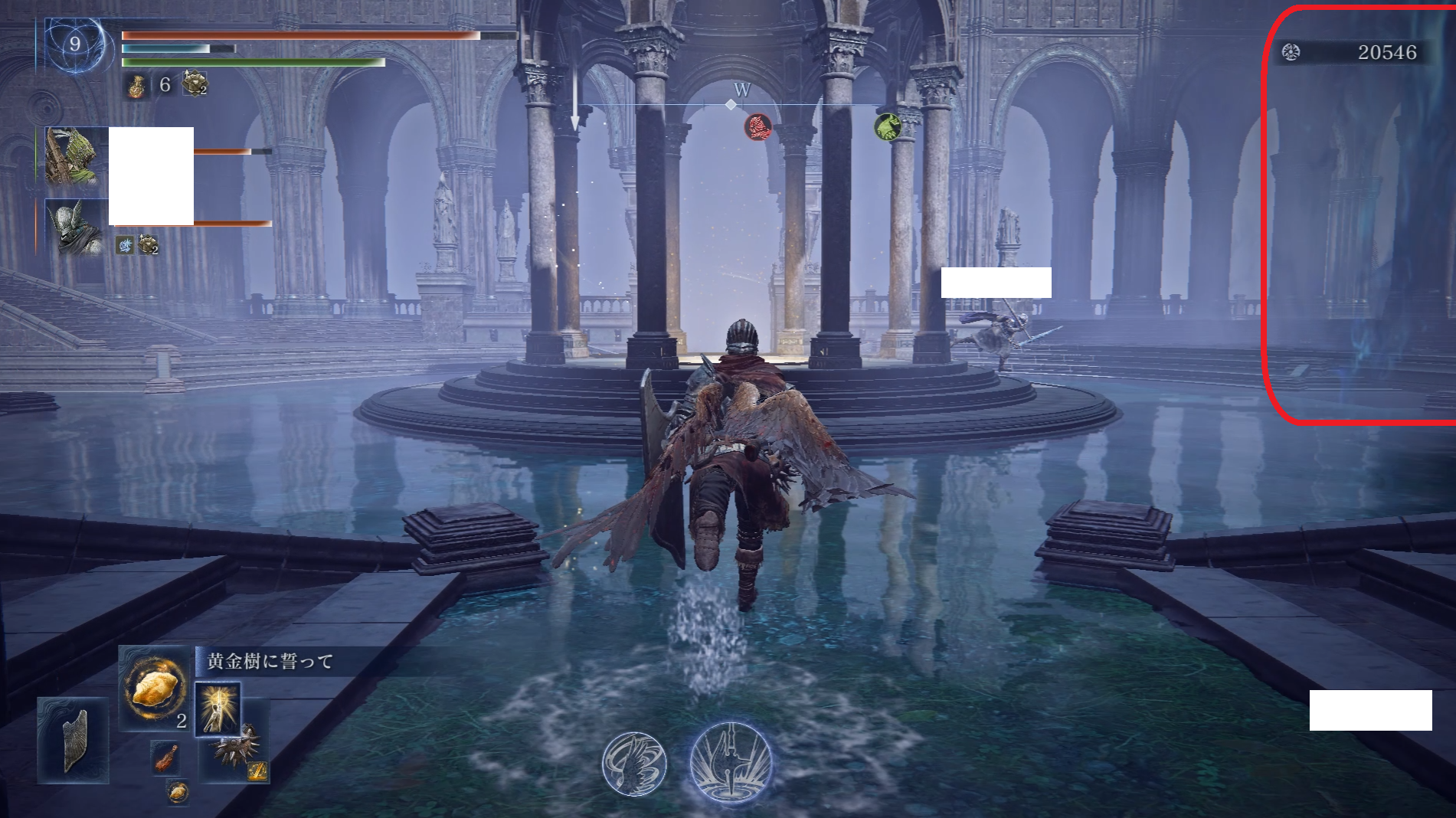Select the small golden item at the bottom
This screenshot has width=1456, height=818.
pos(177,792)
